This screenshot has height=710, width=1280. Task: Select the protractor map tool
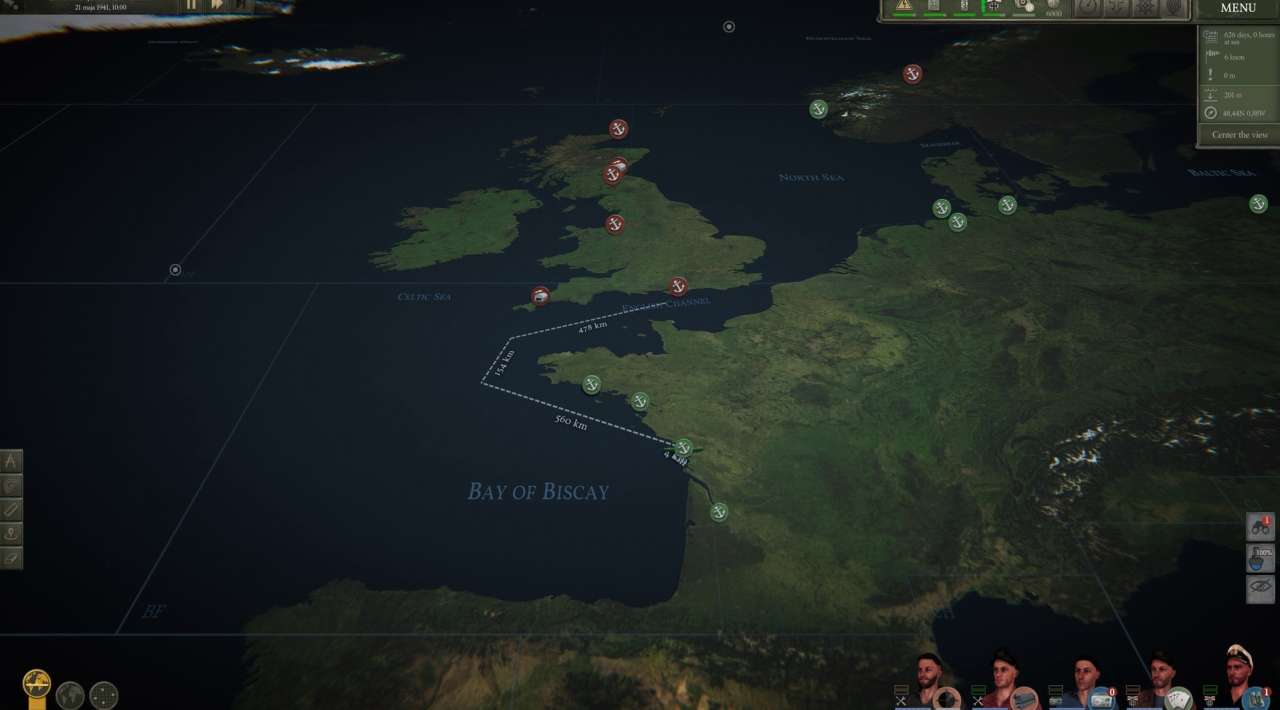click(x=11, y=486)
